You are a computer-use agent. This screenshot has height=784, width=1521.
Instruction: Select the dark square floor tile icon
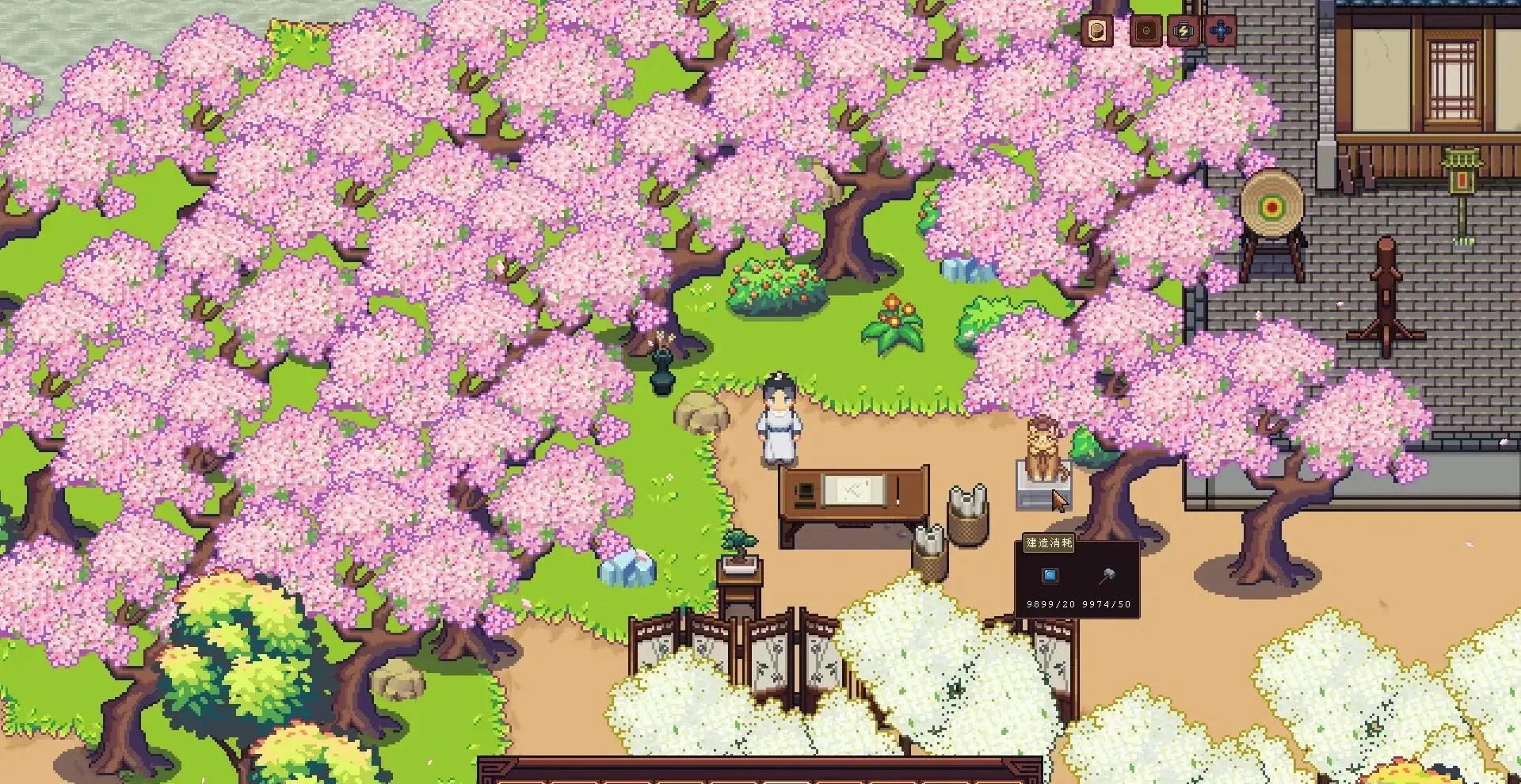tap(1146, 32)
